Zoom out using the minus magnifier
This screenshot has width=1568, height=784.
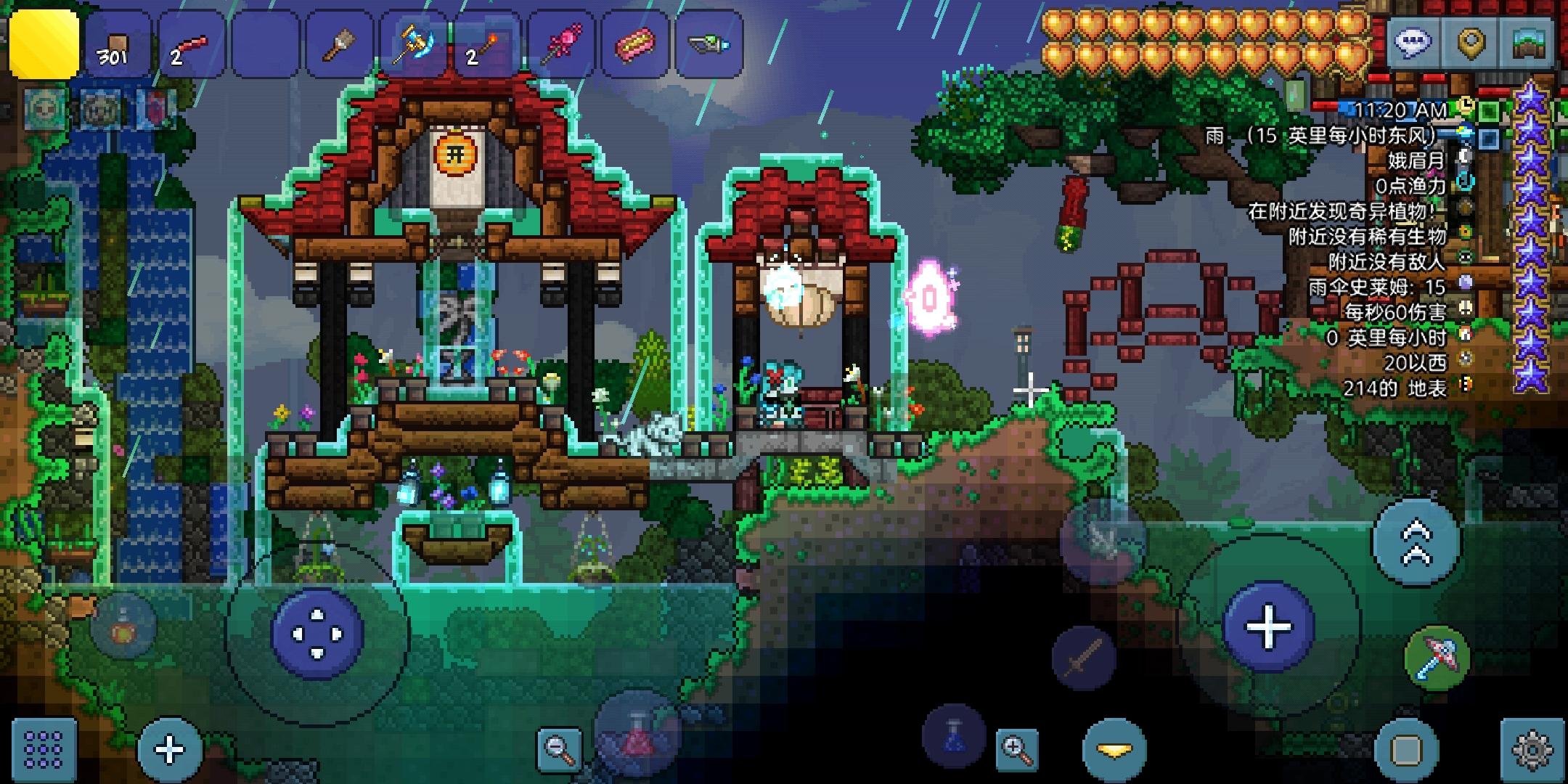(559, 748)
